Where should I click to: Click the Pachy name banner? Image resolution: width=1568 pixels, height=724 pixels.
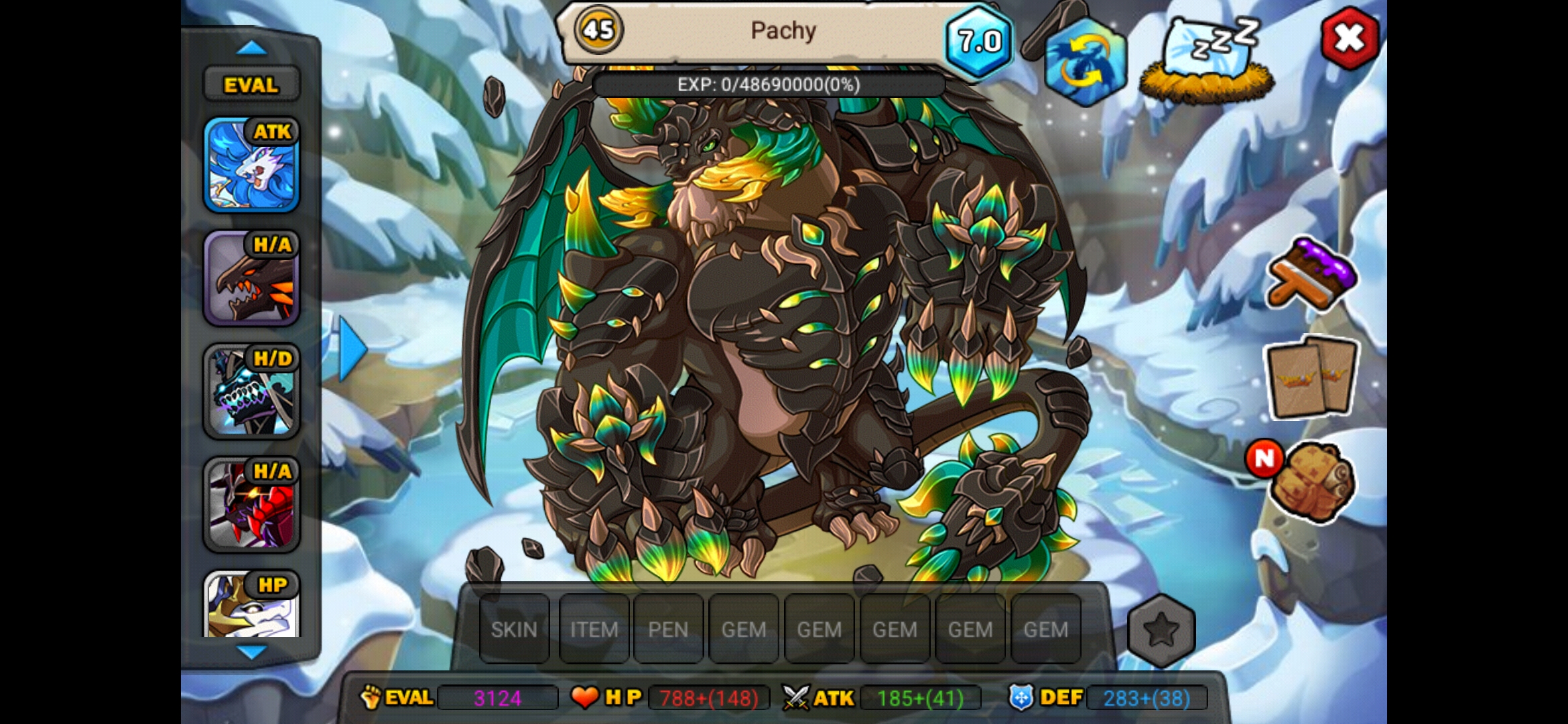click(x=783, y=31)
